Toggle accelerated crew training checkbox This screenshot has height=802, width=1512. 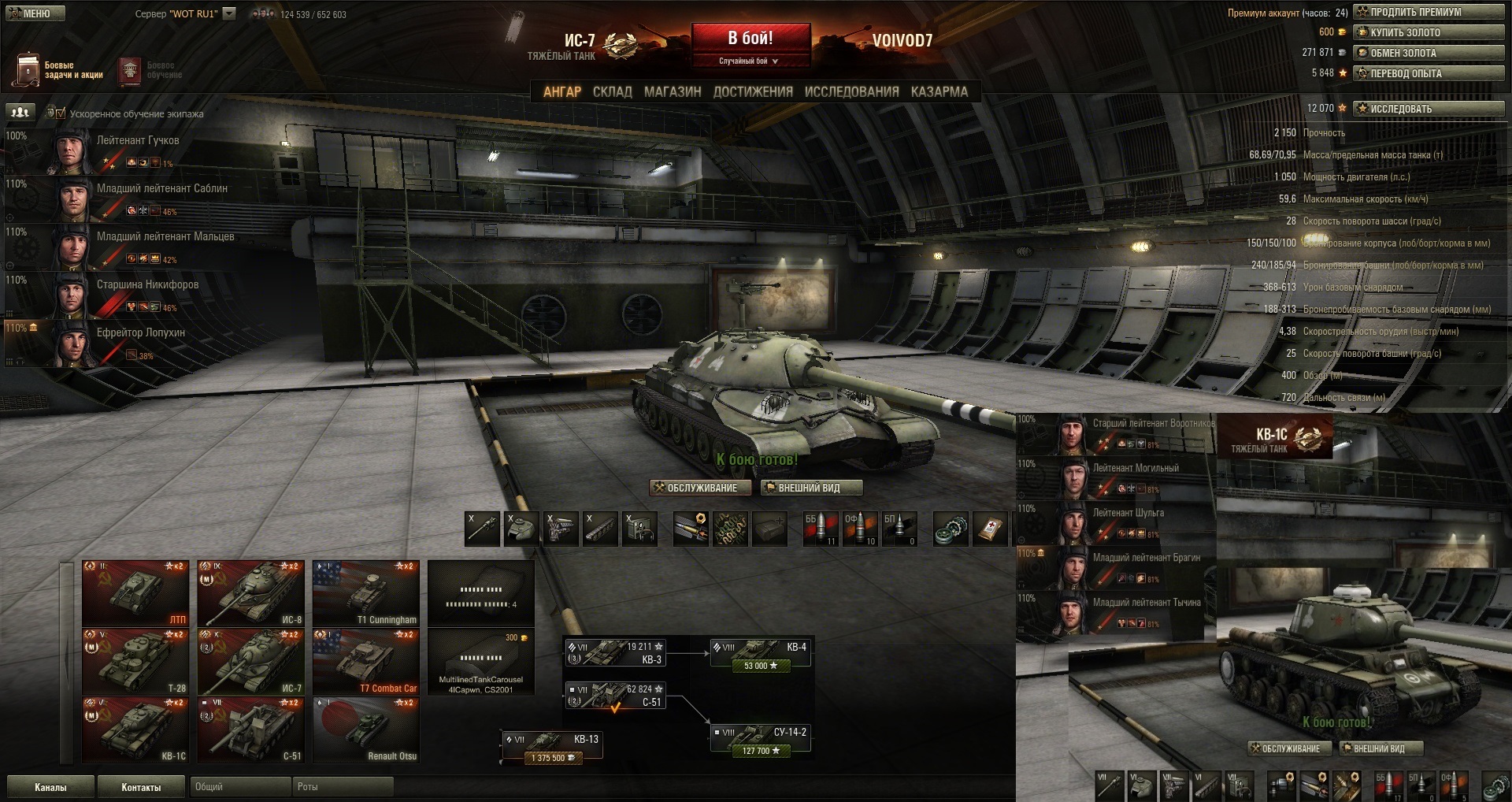coord(61,113)
